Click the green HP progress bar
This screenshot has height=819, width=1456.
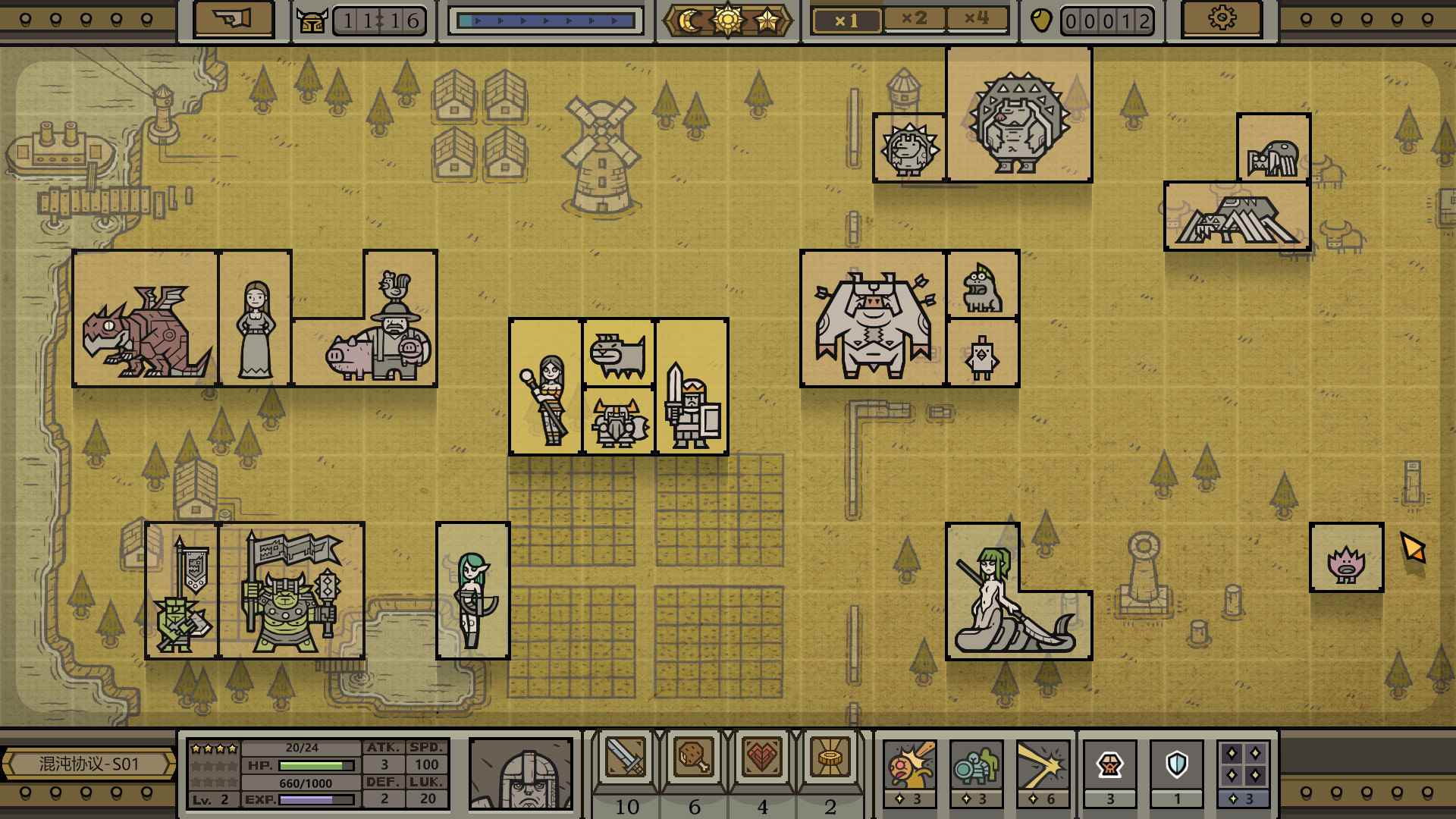[x=313, y=765]
